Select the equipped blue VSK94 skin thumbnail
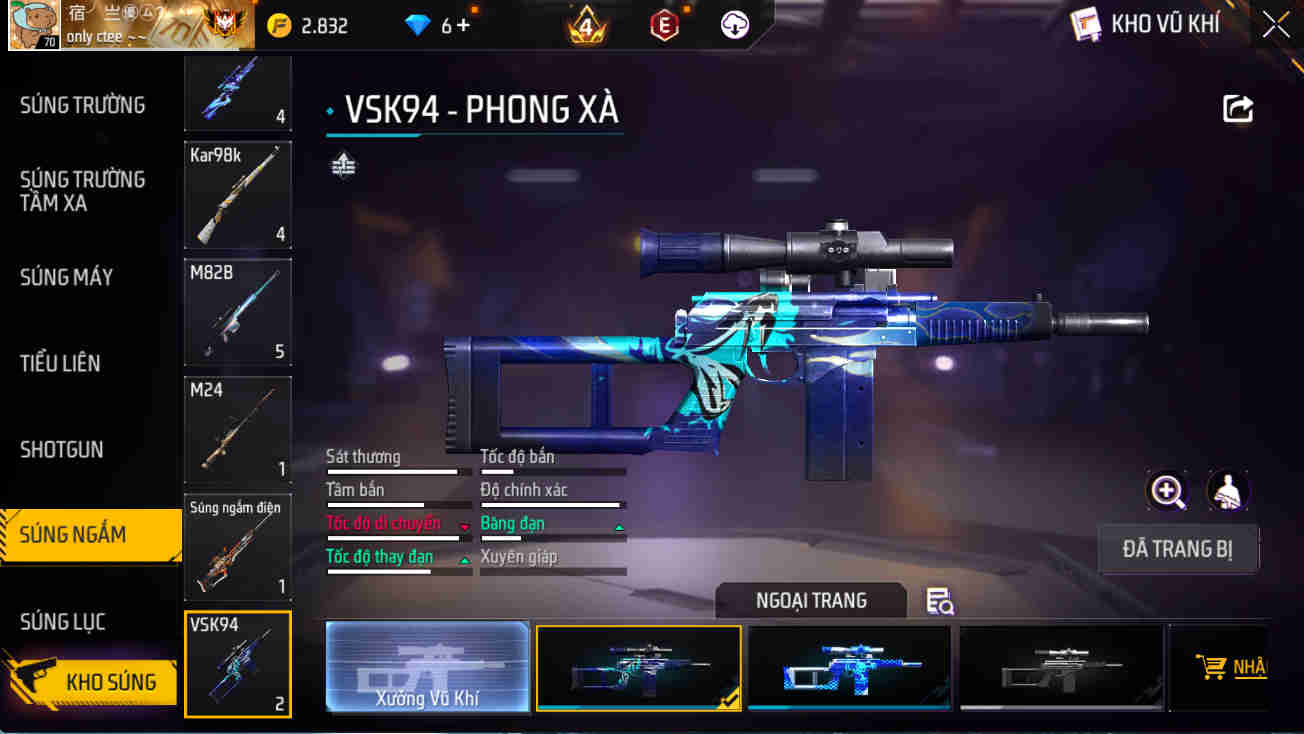 coord(638,666)
